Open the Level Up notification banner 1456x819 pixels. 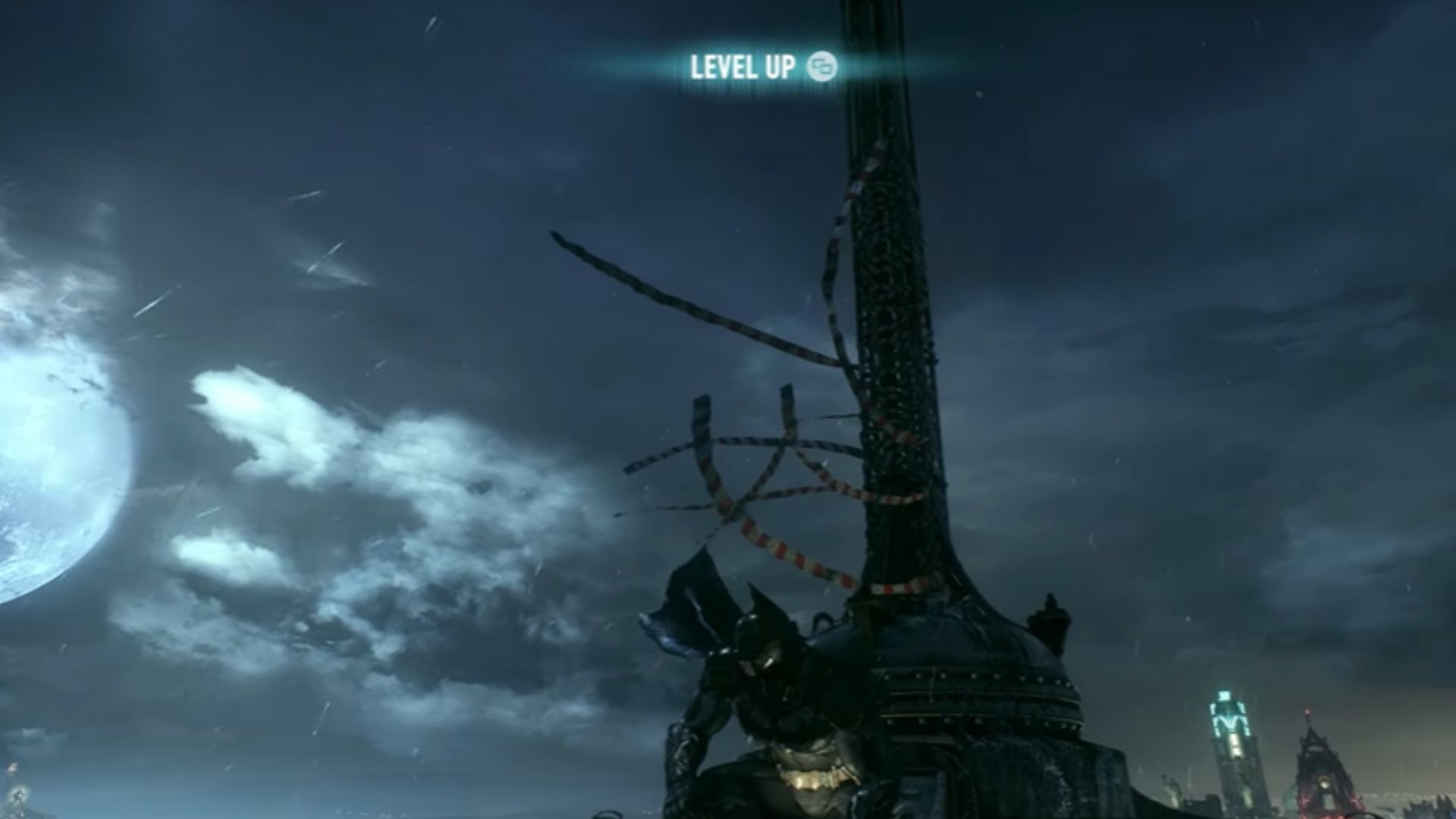761,67
